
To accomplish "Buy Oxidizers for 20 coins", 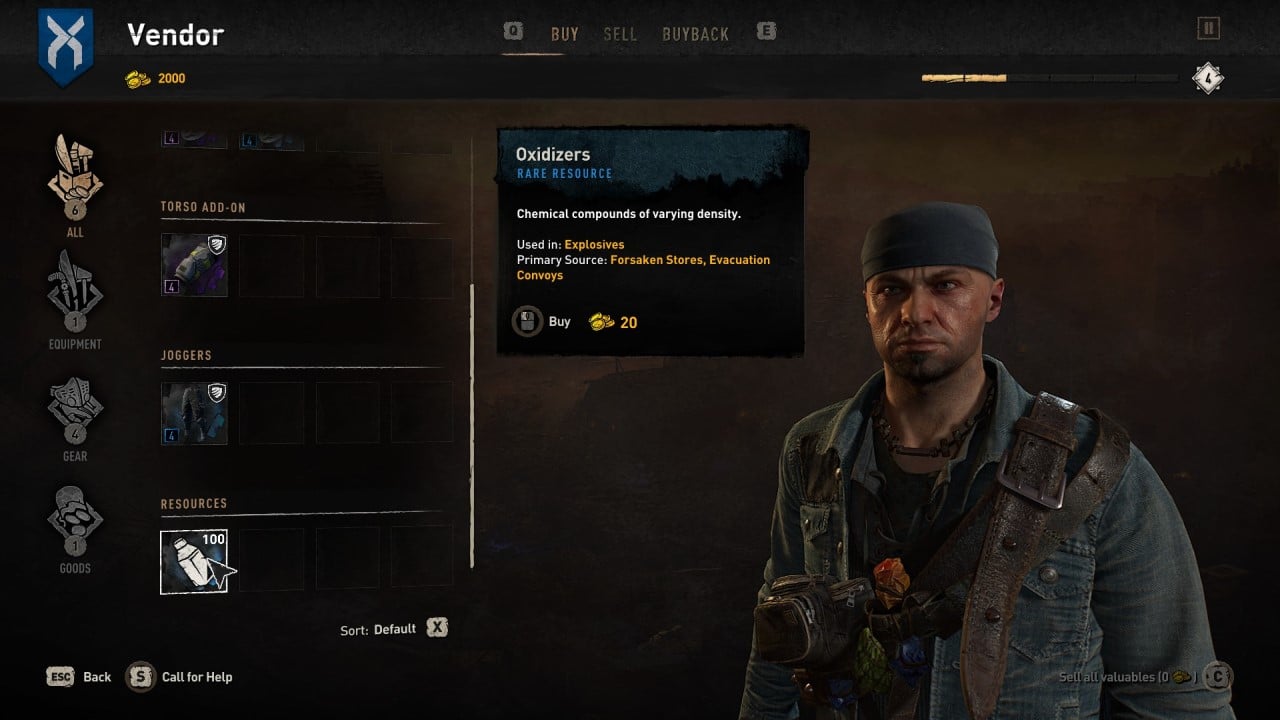I will click(x=545, y=322).
